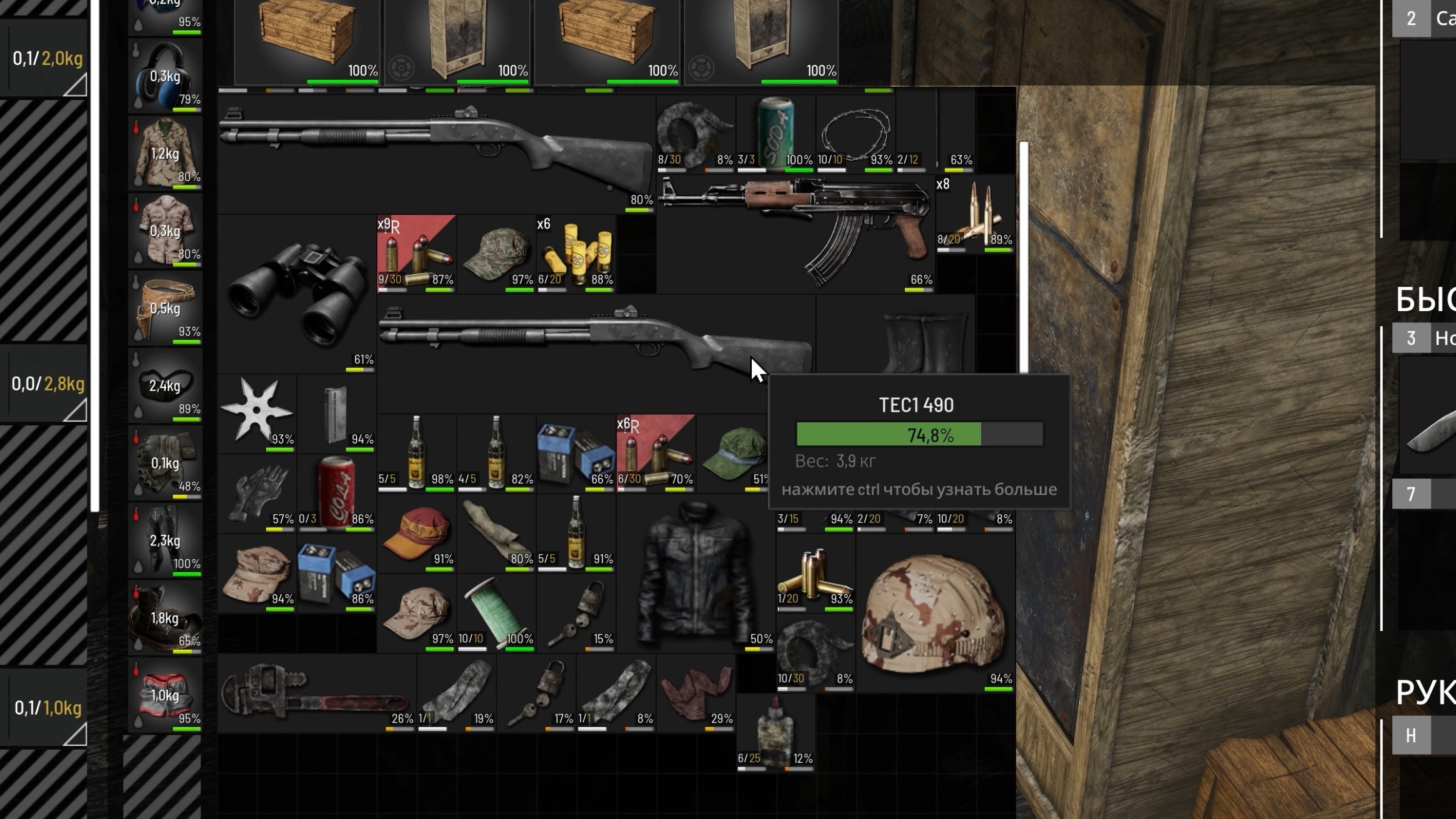Choose the blue ear muffs slot
Viewport: 1456px width, 819px height.
pos(165,76)
